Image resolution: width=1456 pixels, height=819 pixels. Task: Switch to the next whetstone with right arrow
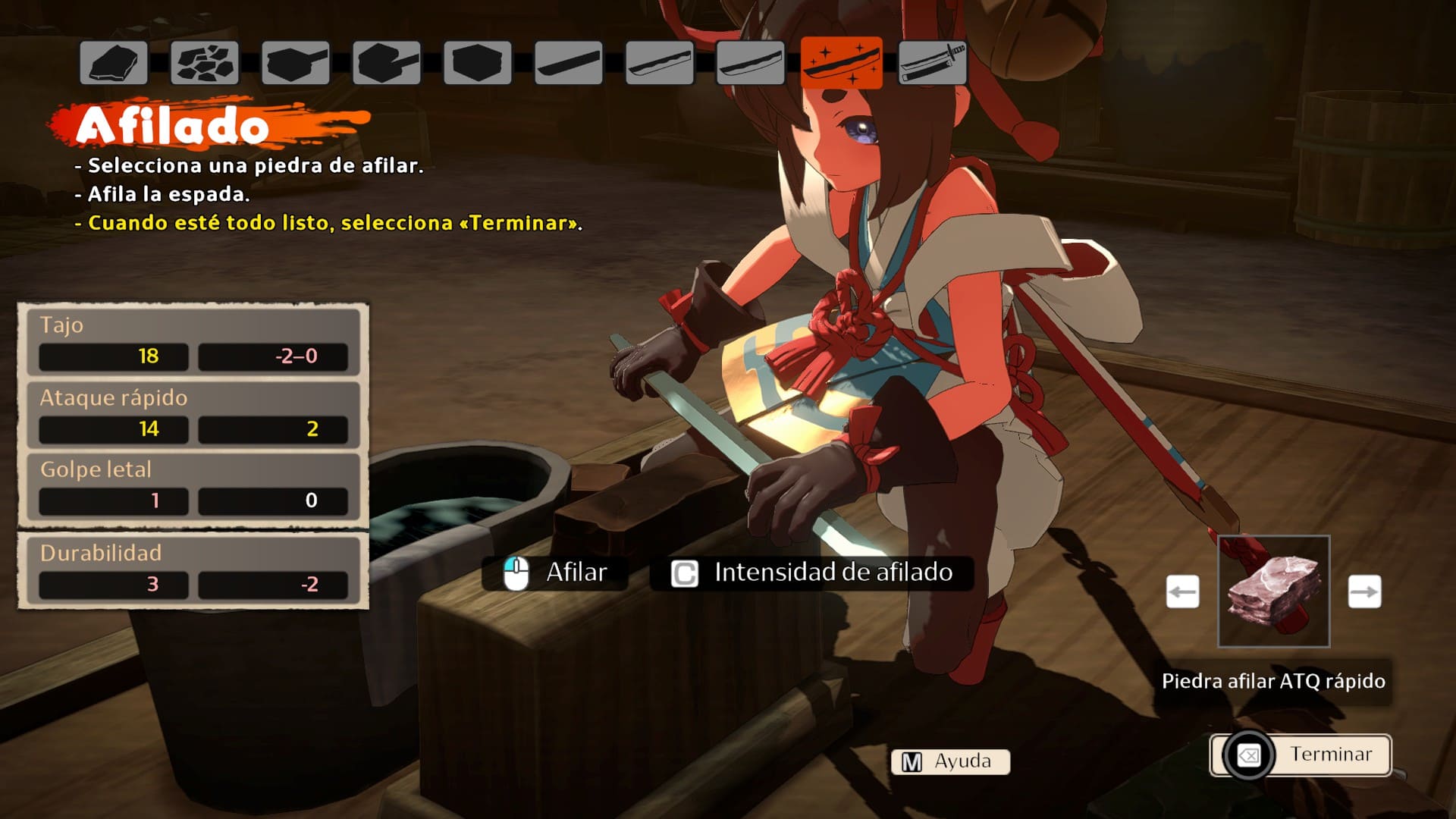tap(1364, 591)
